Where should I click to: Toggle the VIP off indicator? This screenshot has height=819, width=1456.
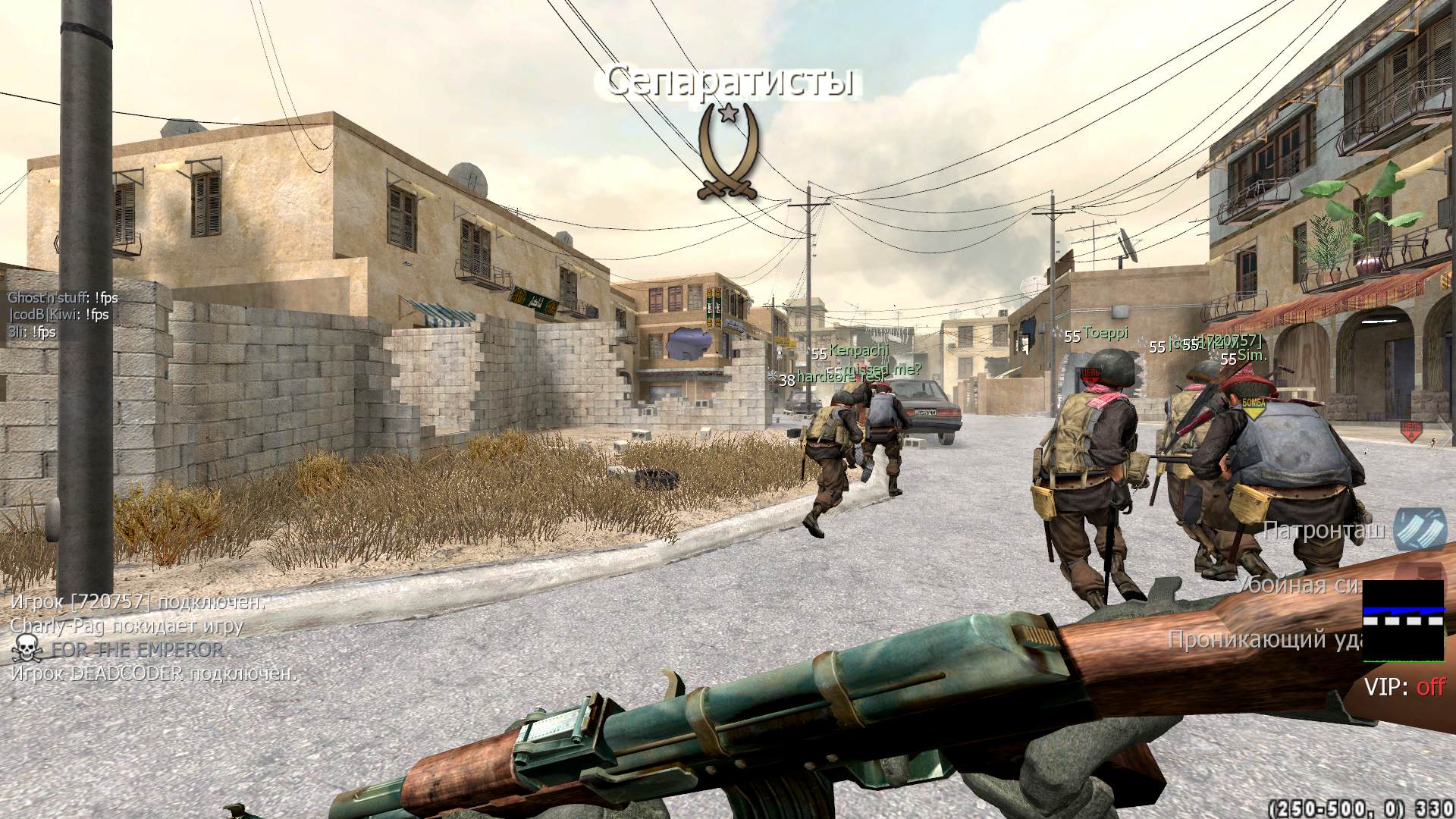tap(1404, 687)
